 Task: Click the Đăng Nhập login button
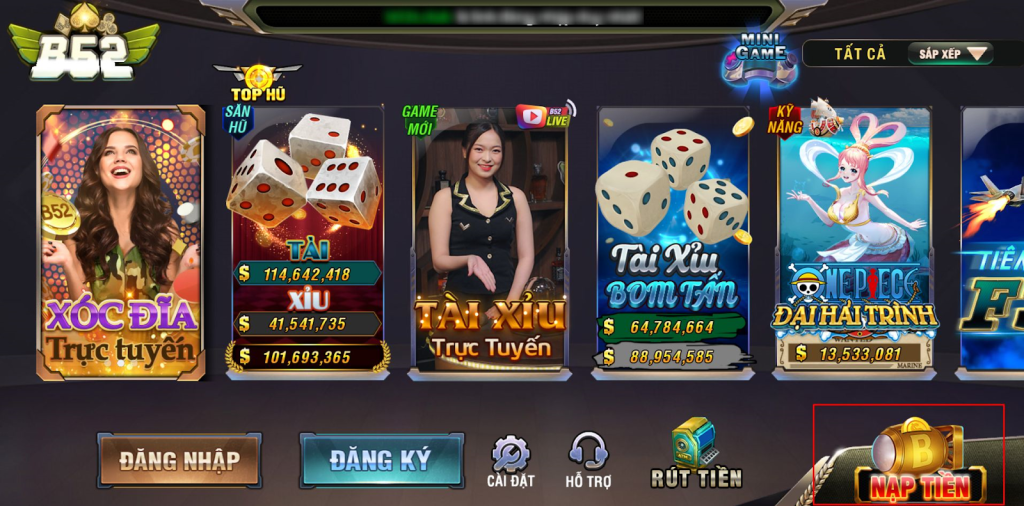pos(180,460)
